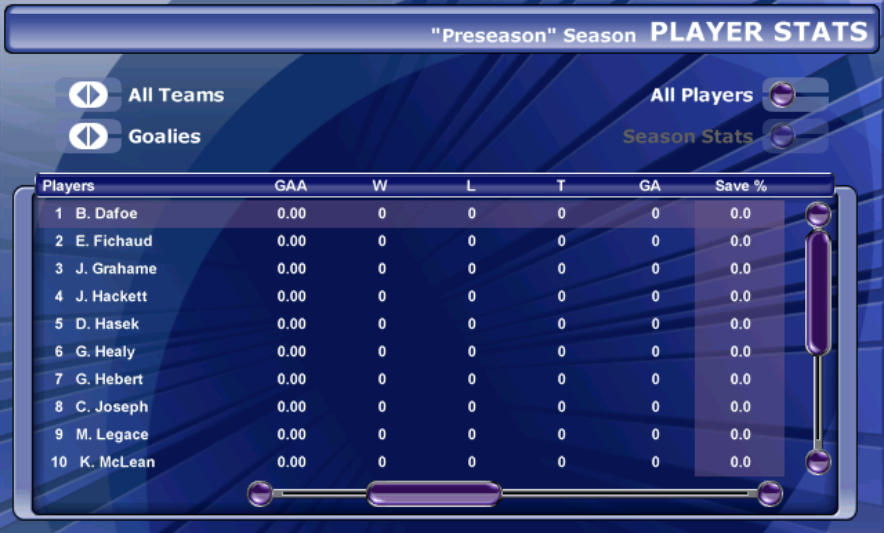
Task: Choose J. Grahame from the list
Action: [115, 269]
